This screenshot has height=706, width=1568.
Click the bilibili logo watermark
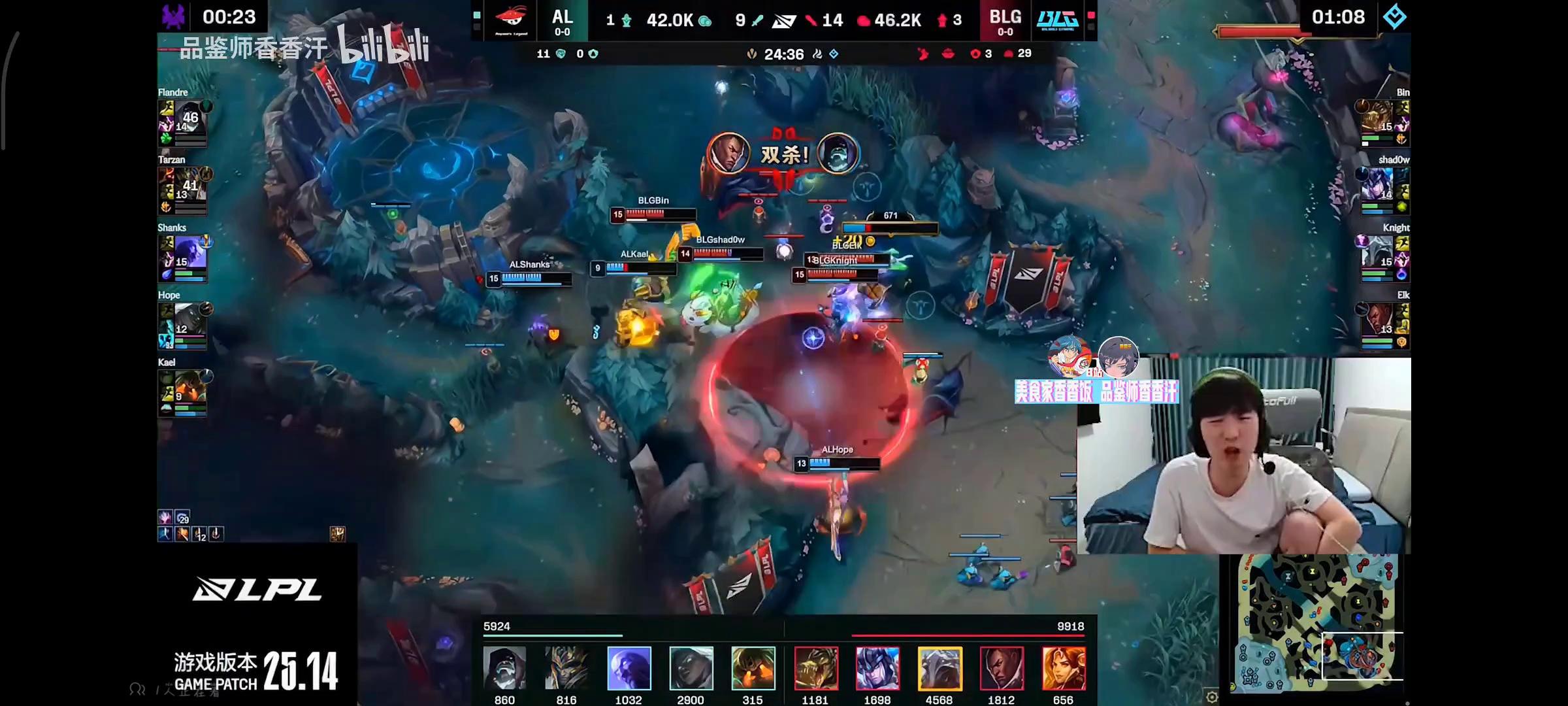384,46
